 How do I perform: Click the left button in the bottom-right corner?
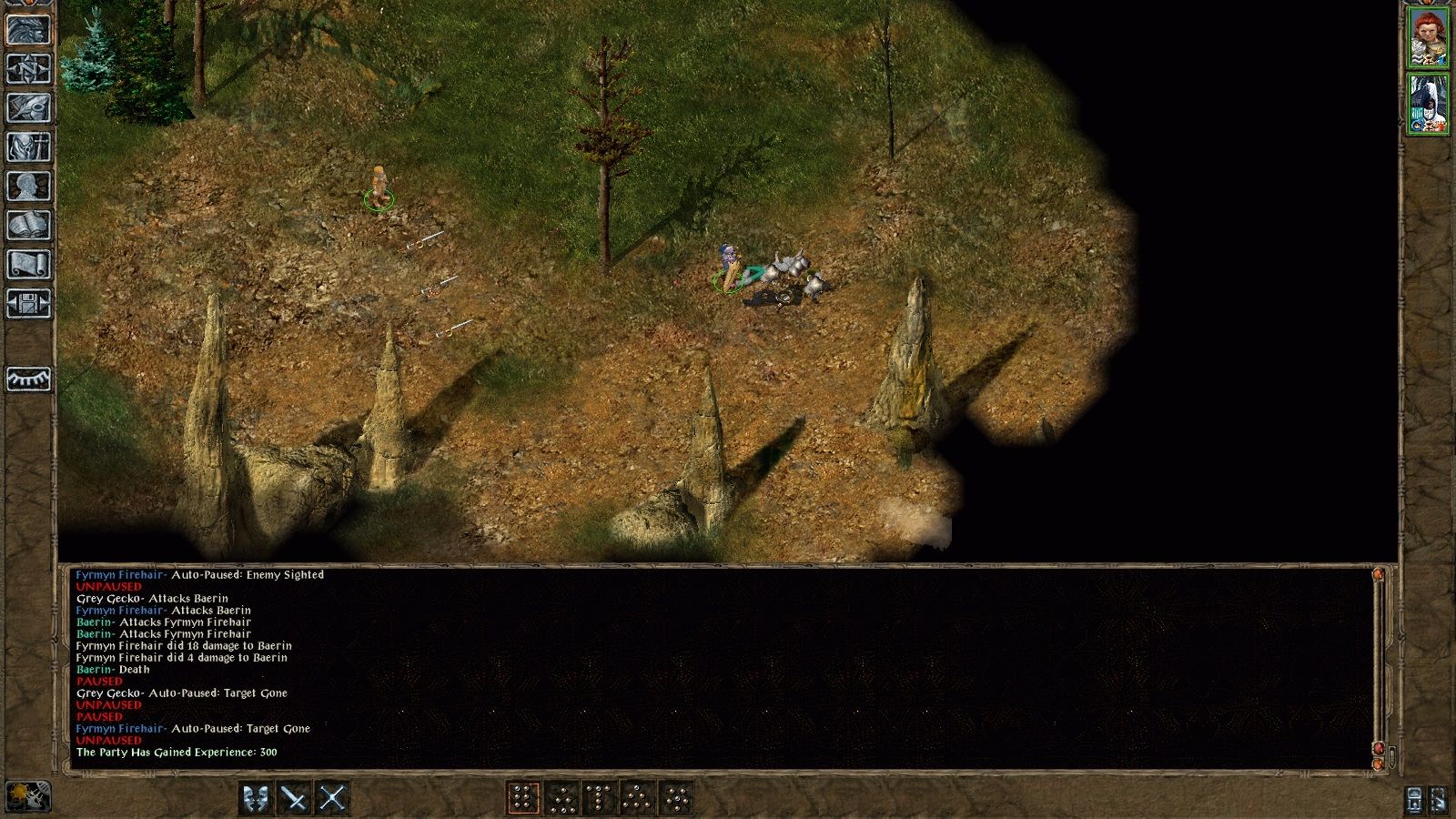click(x=1414, y=799)
